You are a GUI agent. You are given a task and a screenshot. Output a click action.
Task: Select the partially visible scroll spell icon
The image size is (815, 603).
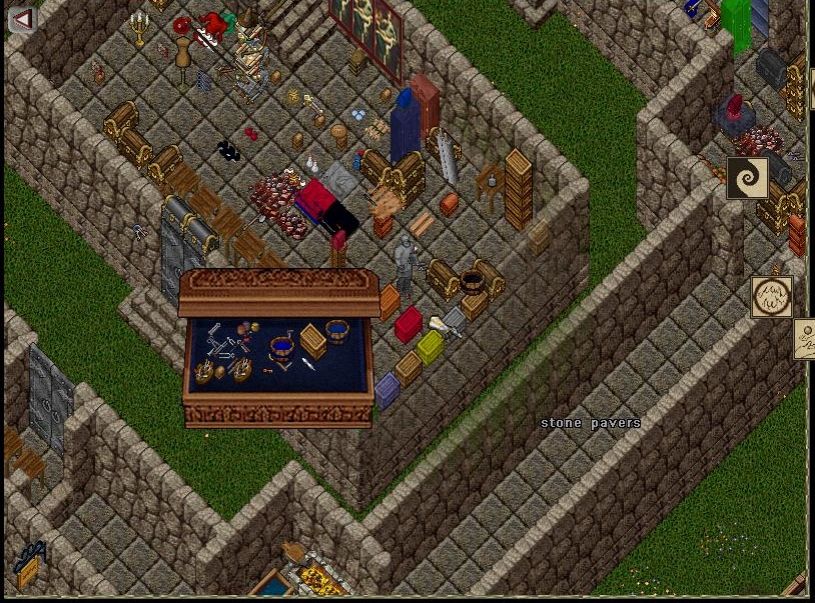[x=805, y=340]
